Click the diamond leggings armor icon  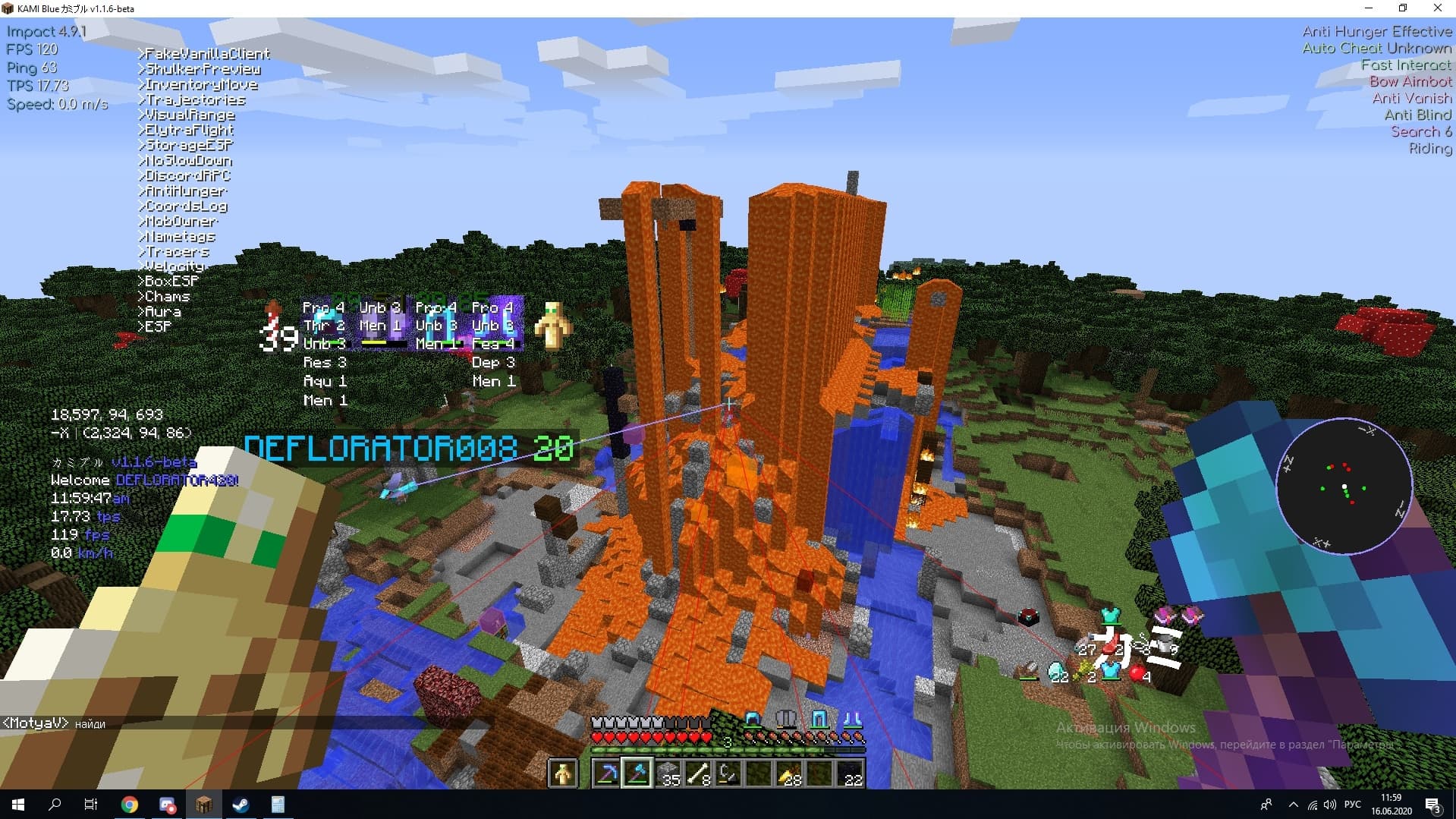[x=819, y=719]
